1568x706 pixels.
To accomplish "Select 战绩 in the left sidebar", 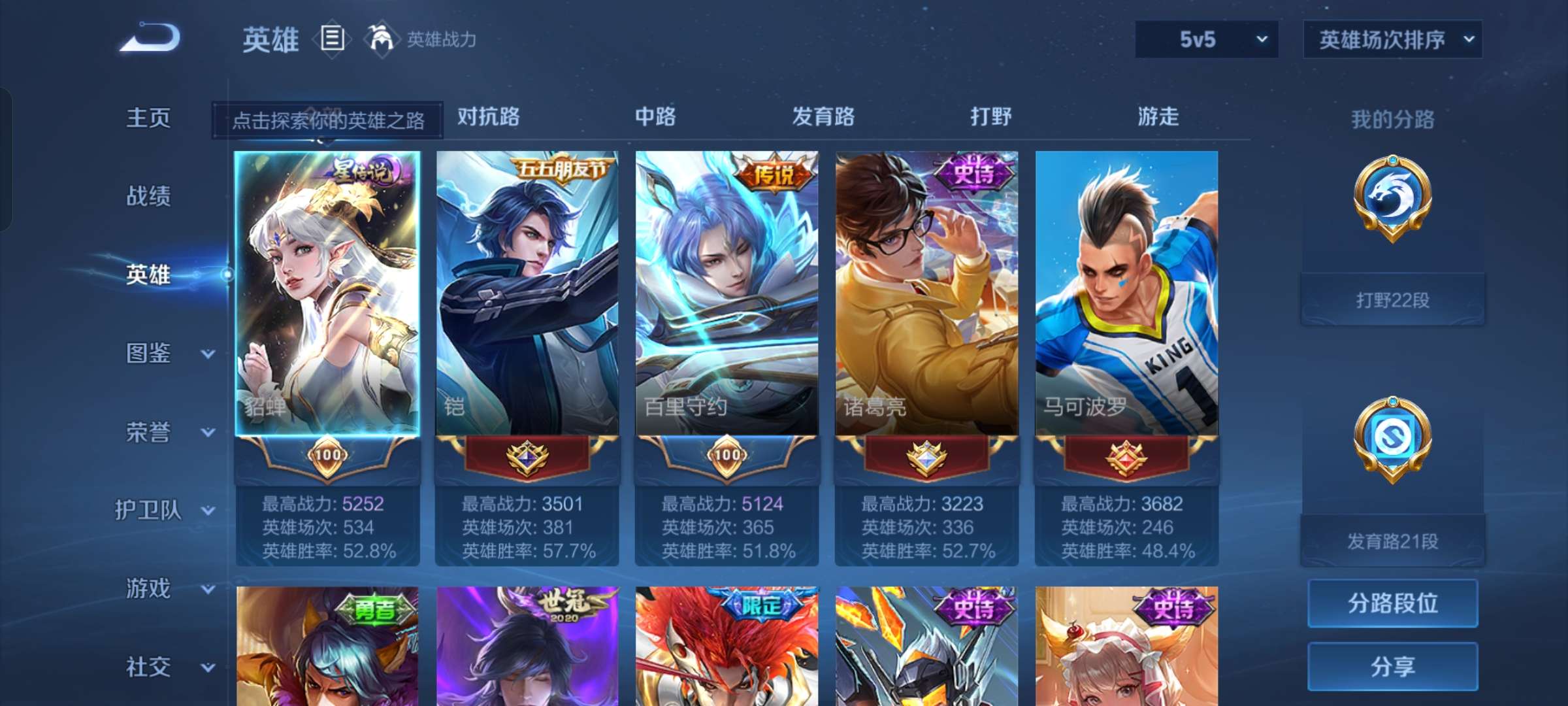I will (147, 197).
